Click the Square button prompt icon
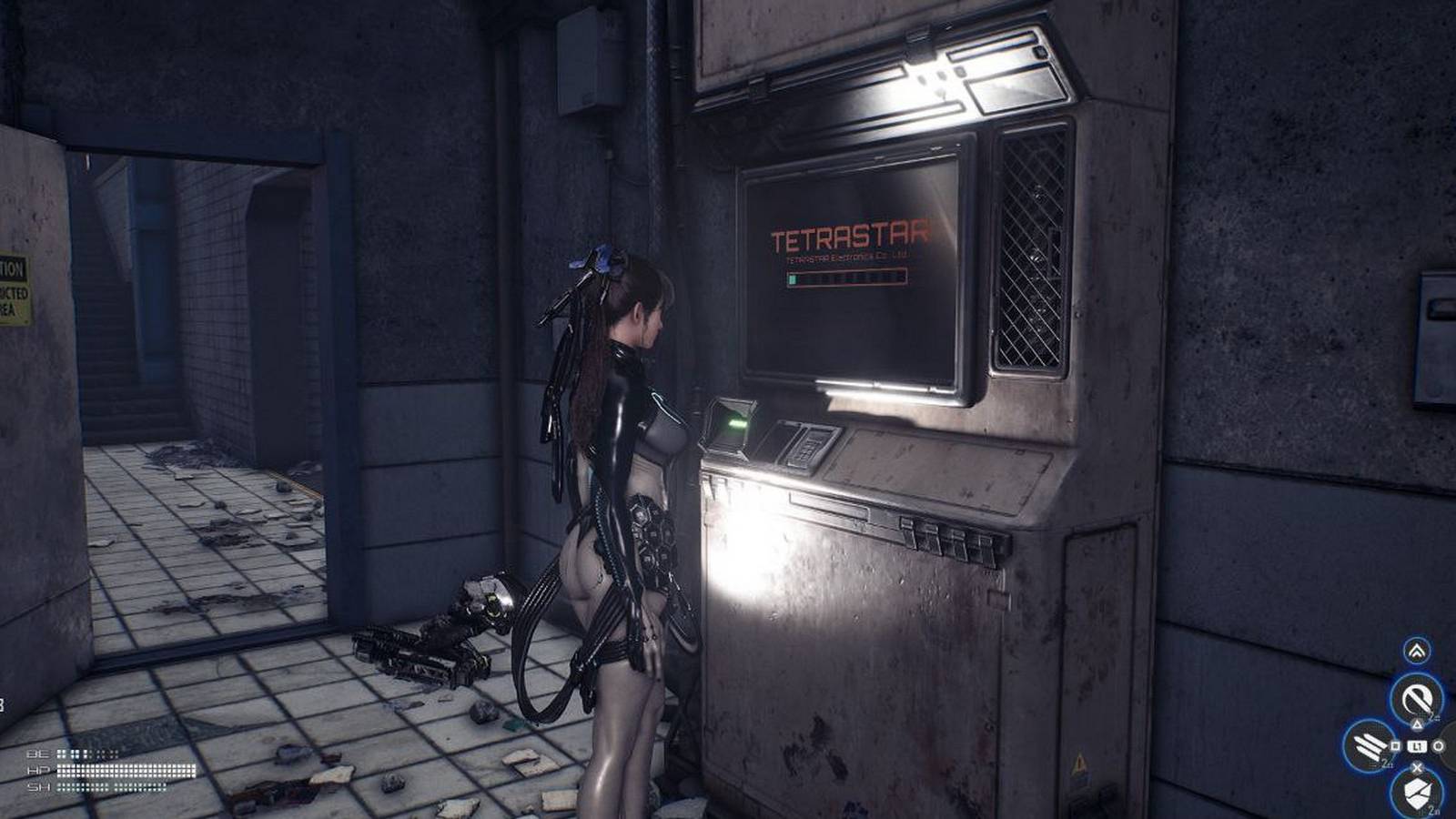 tap(1394, 746)
